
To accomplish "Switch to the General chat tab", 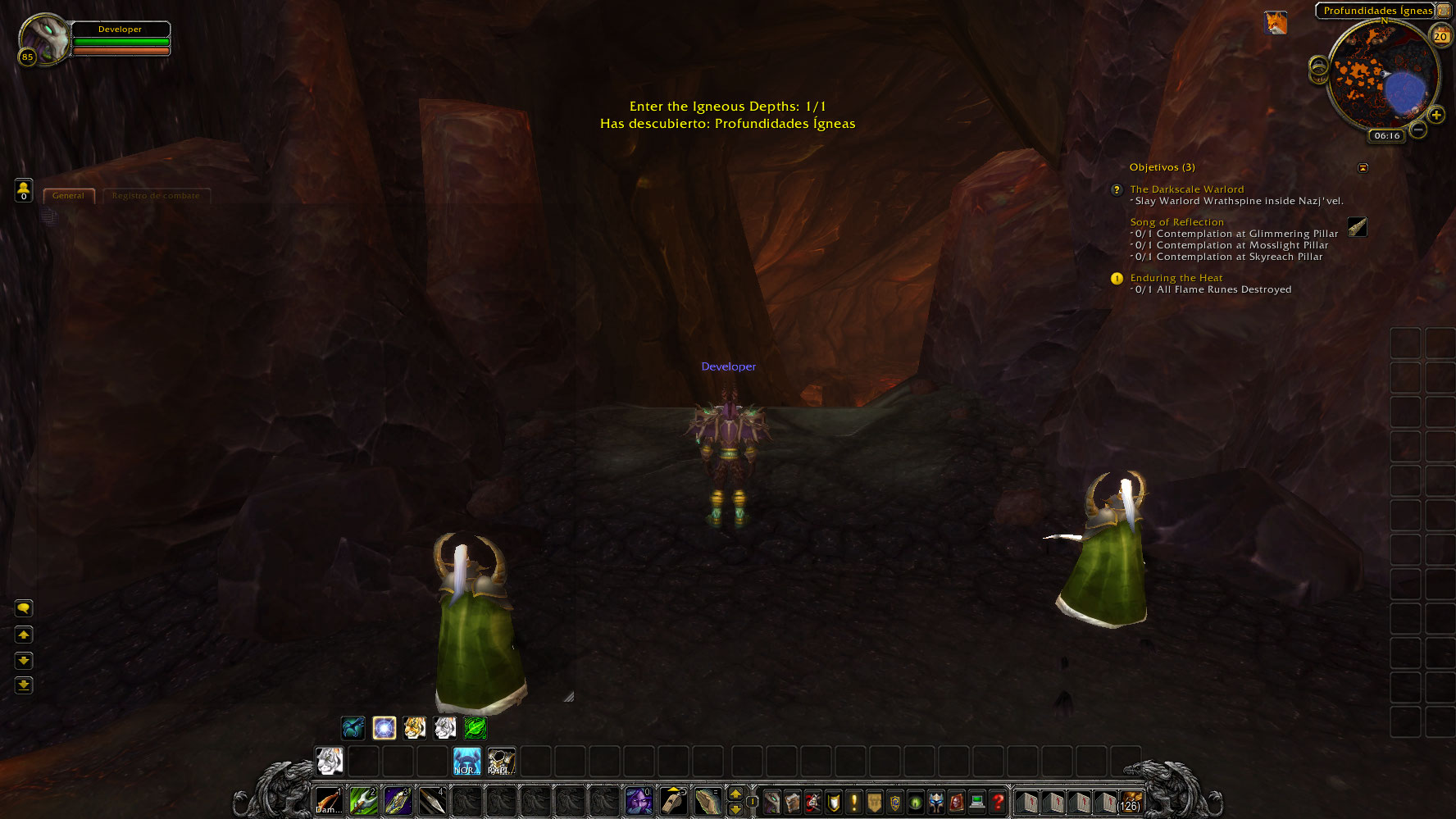I will click(x=68, y=195).
